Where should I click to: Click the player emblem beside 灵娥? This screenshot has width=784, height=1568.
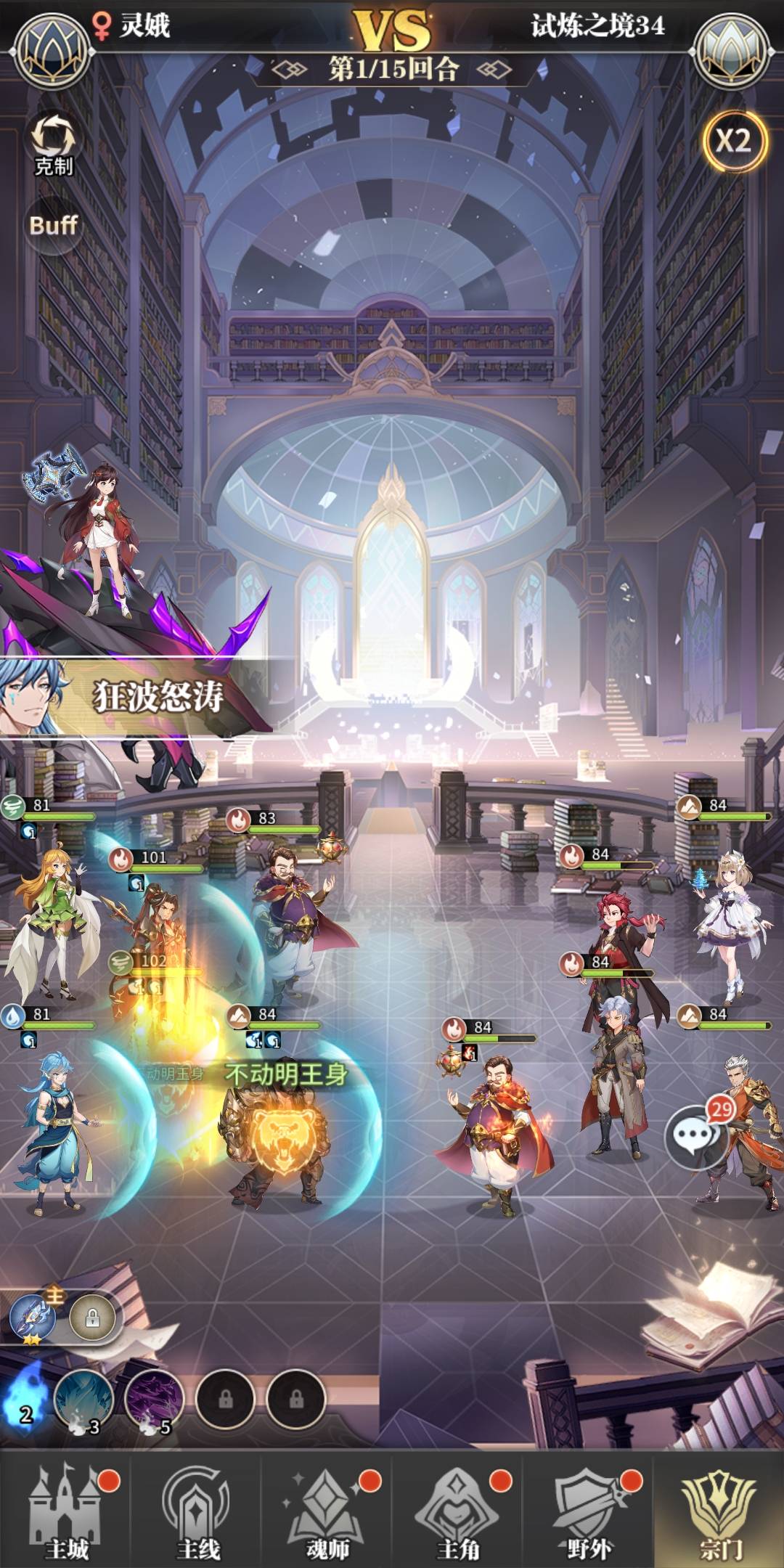click(52, 49)
